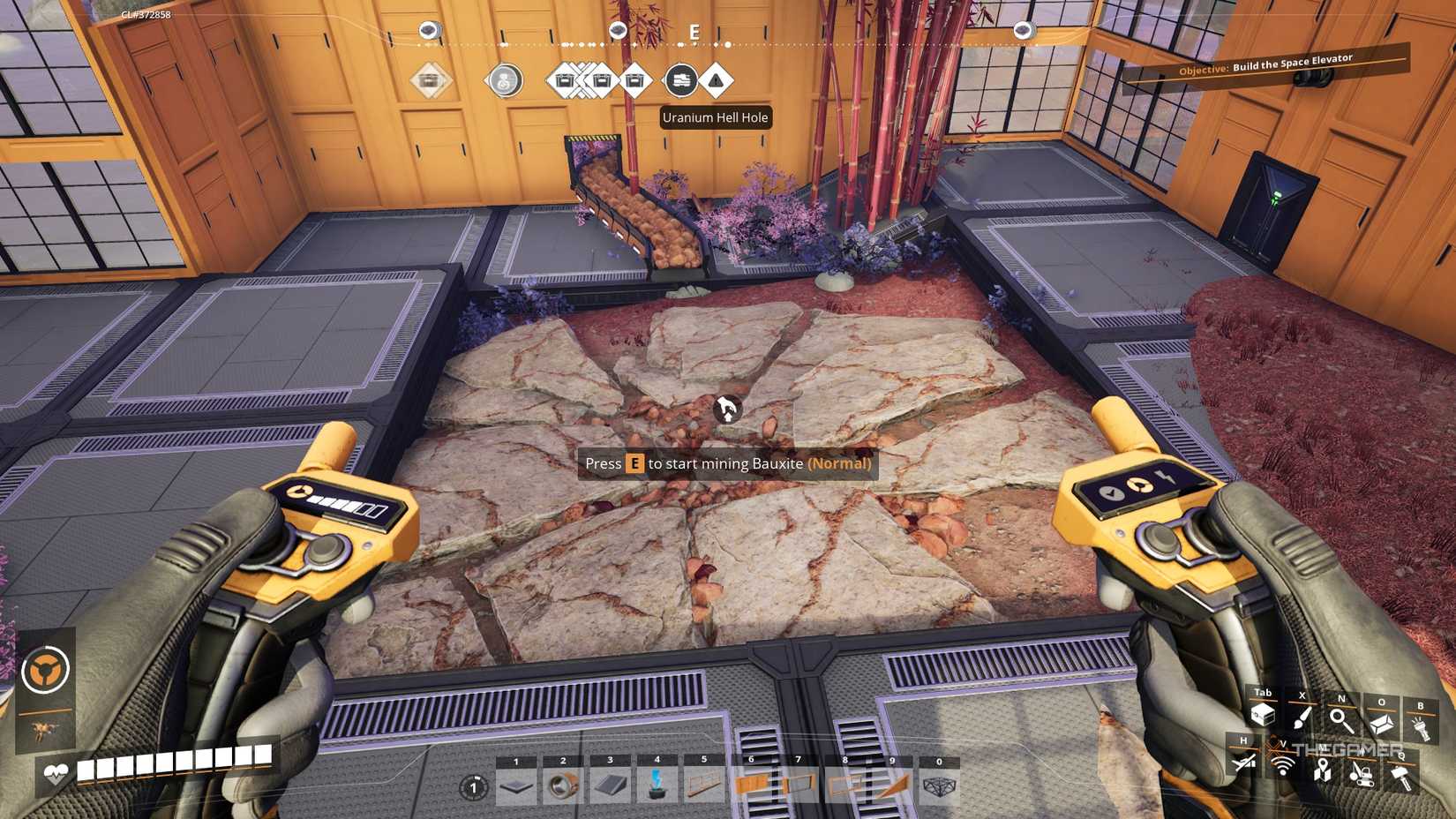Select hotbar slot 2 pipe item

563,784
